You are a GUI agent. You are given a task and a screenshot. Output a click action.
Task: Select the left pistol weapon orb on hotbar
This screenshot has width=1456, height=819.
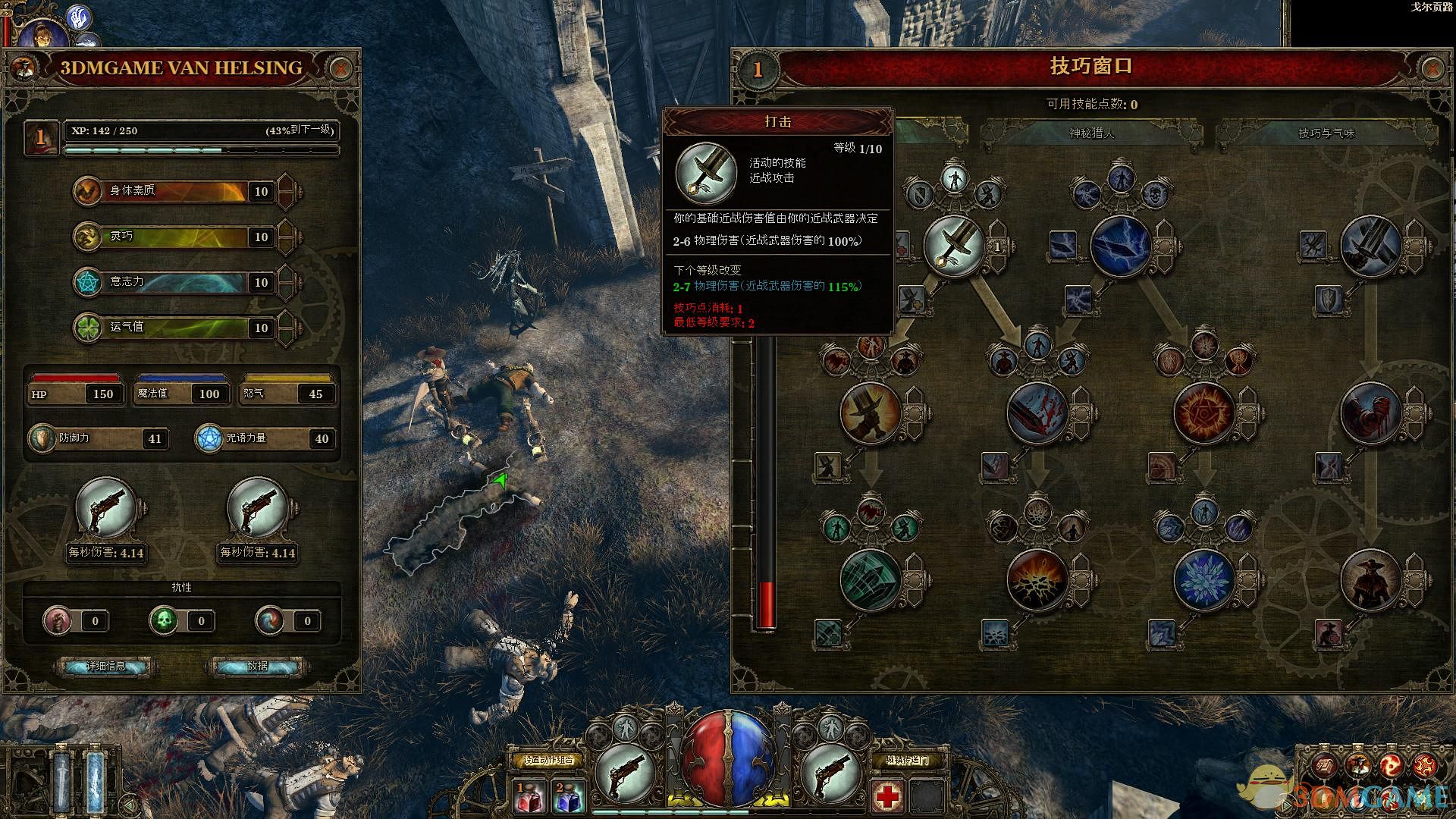[626, 773]
